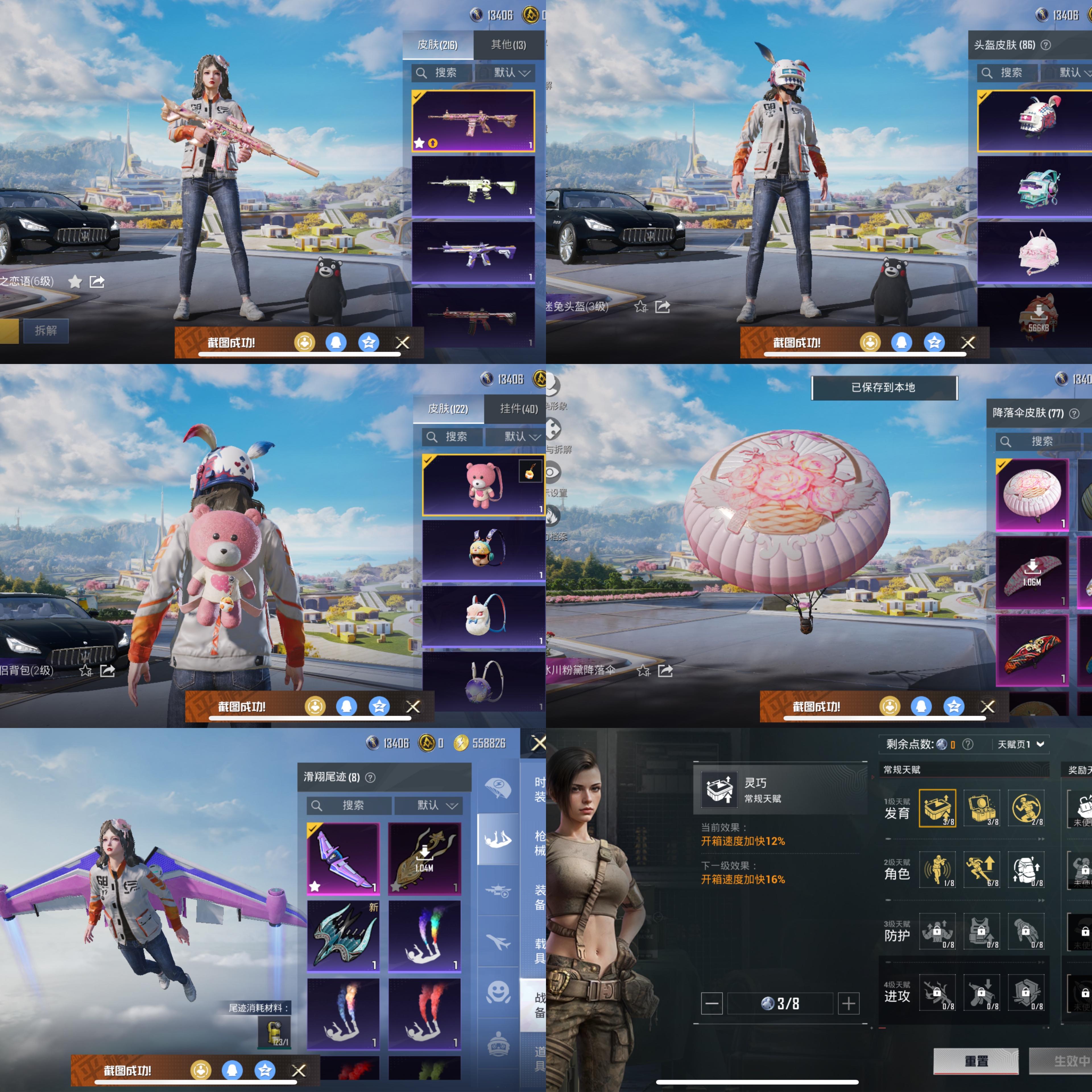
Task: Pick the teal wing trail marked 新
Action: point(343,935)
